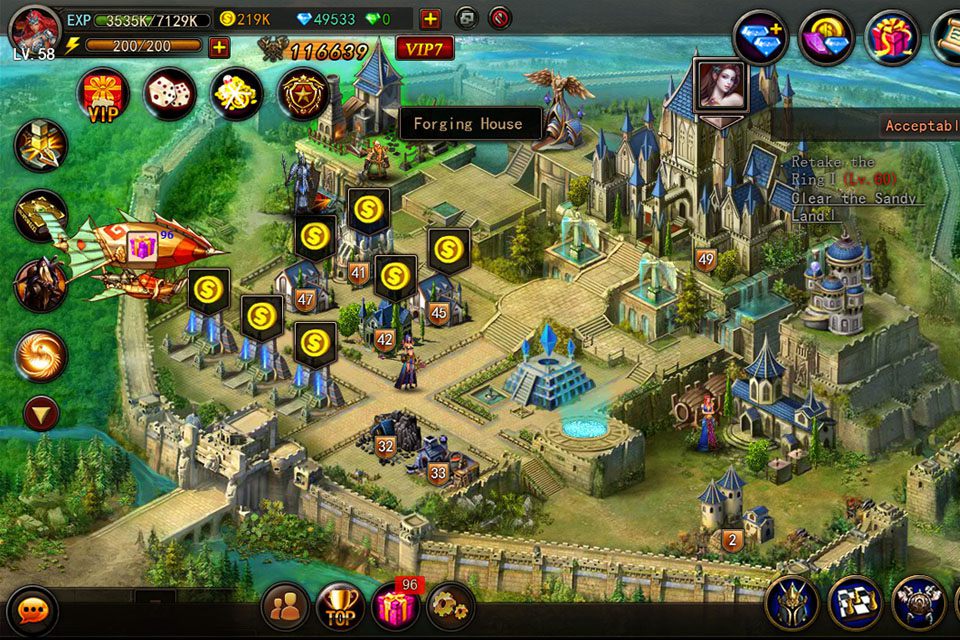Open the winged helmet hero icon
The image size is (960, 640).
point(792,603)
